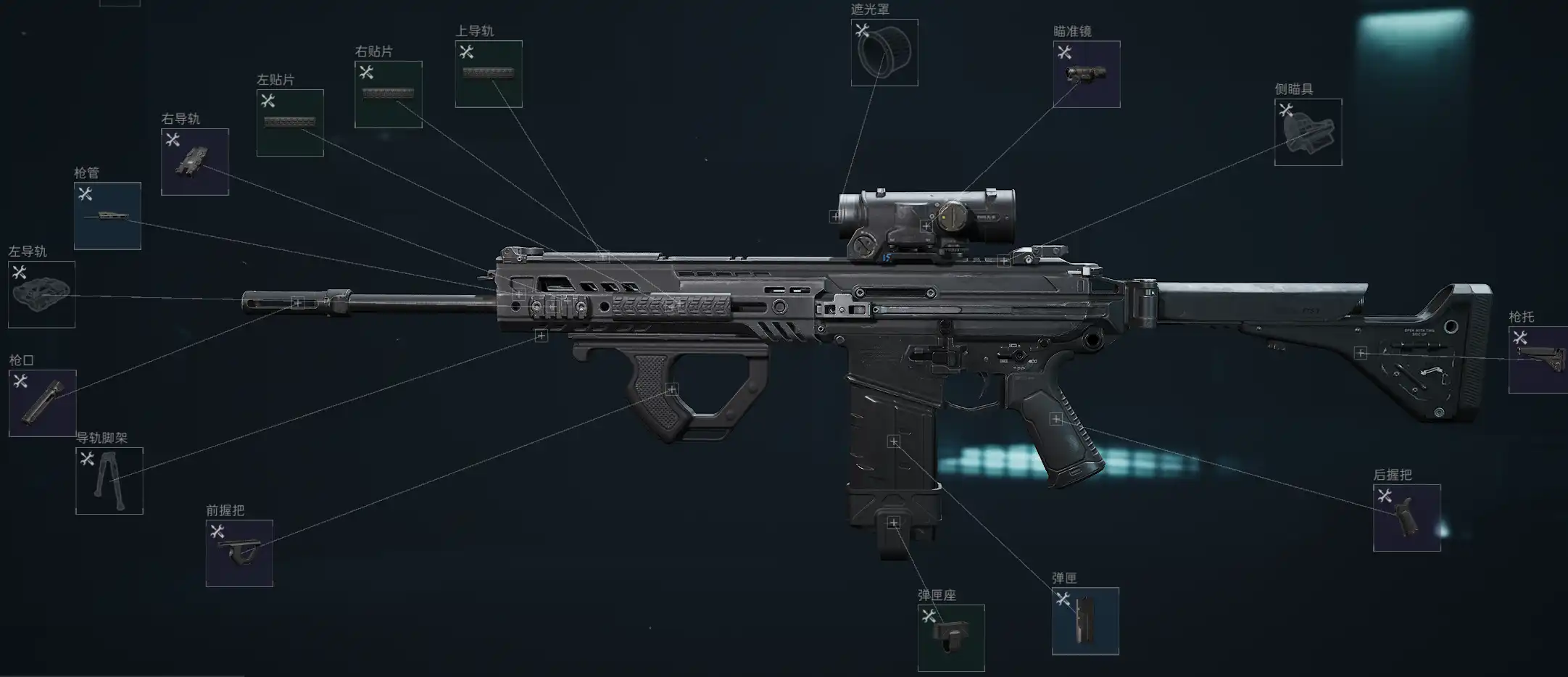Select the 右导轨 right rail slot
This screenshot has width=1568, height=677.
pos(194,162)
